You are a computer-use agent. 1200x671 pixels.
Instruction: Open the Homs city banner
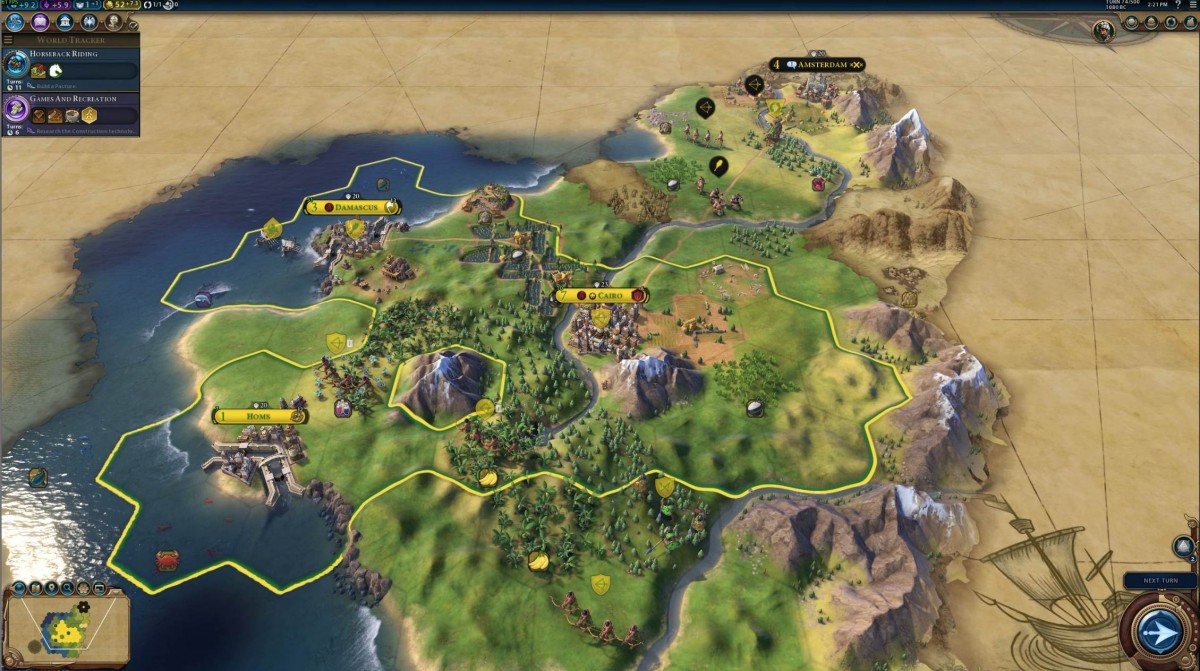pos(260,416)
